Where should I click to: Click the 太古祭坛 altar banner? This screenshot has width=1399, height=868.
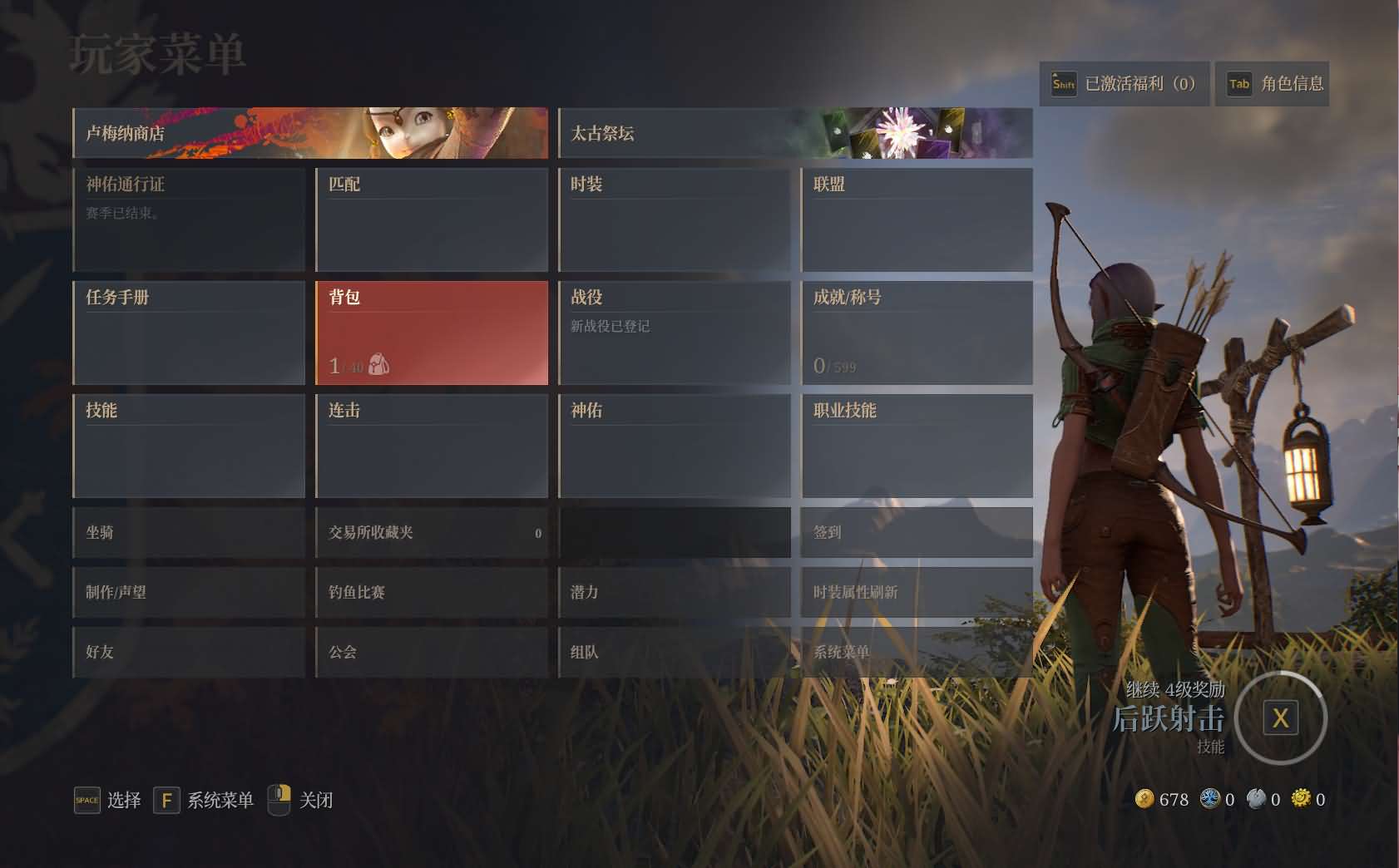[x=795, y=133]
